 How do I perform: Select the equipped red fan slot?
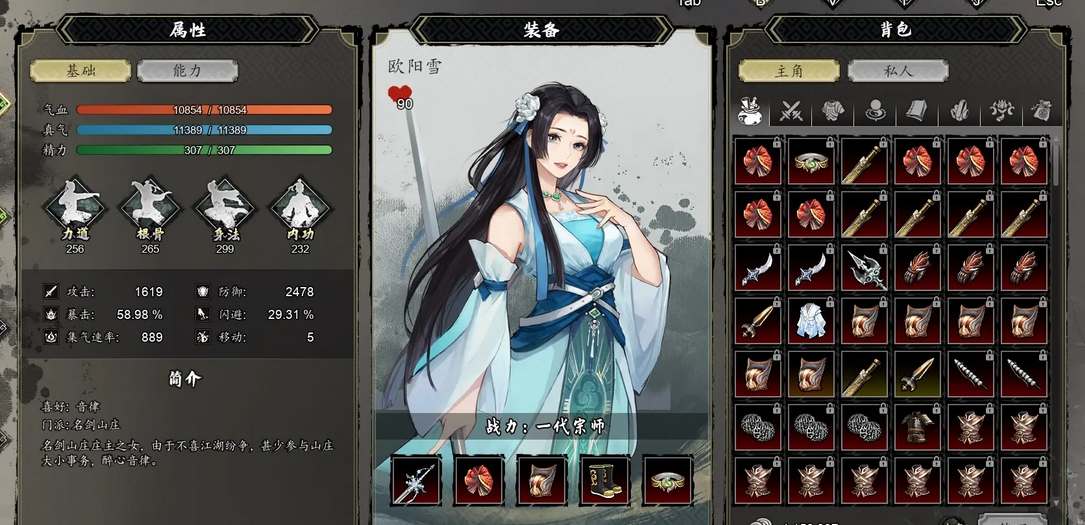click(479, 481)
